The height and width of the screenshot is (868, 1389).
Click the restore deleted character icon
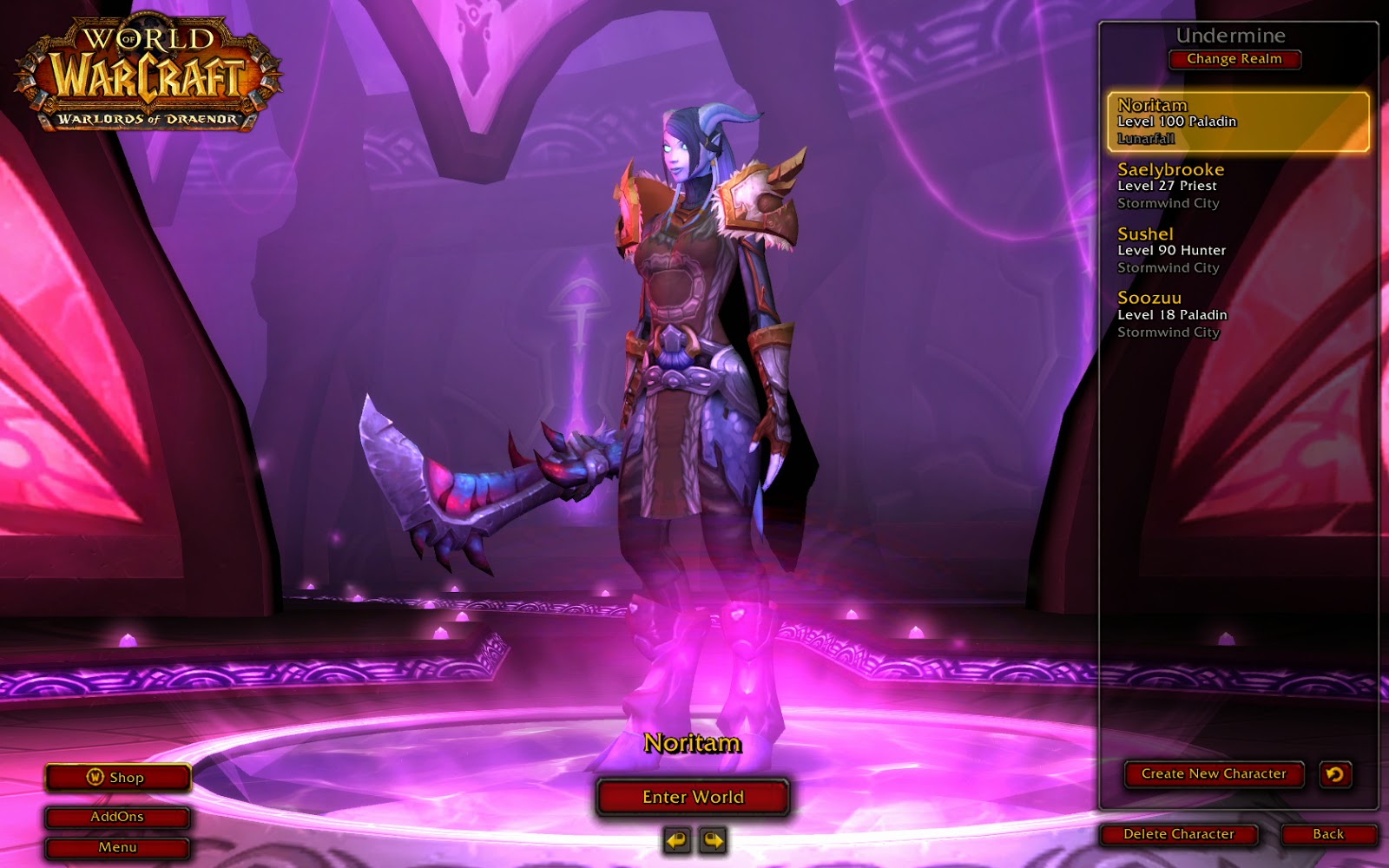pyautogui.click(x=1336, y=775)
